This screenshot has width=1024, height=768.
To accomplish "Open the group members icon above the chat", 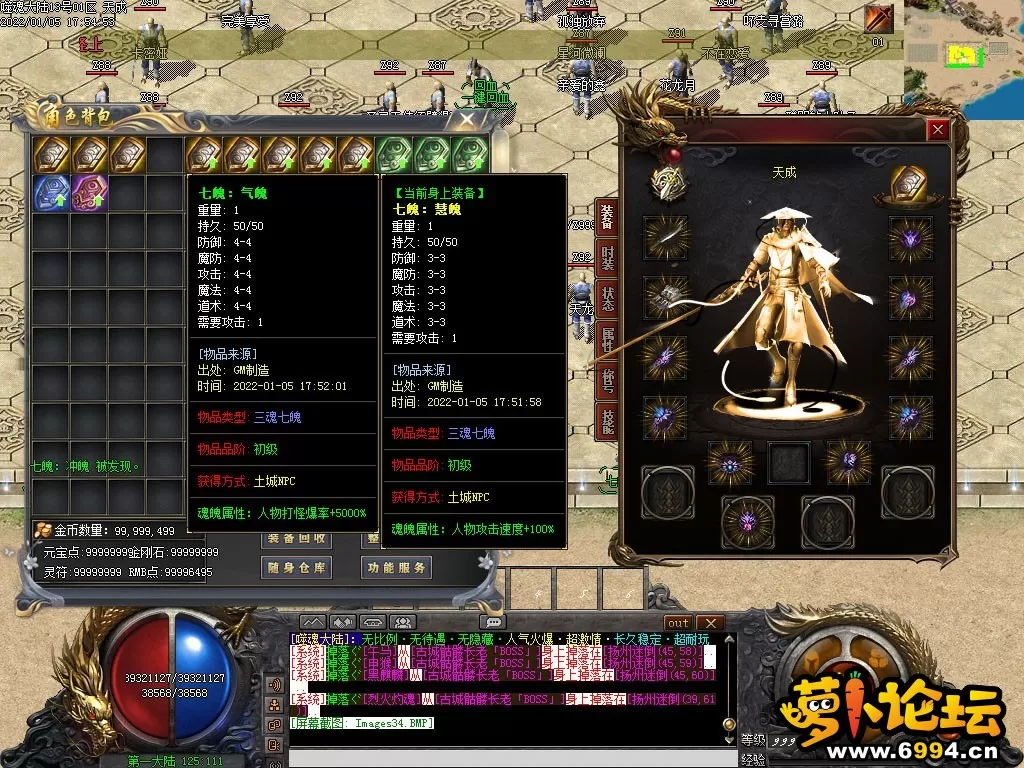I will [402, 623].
